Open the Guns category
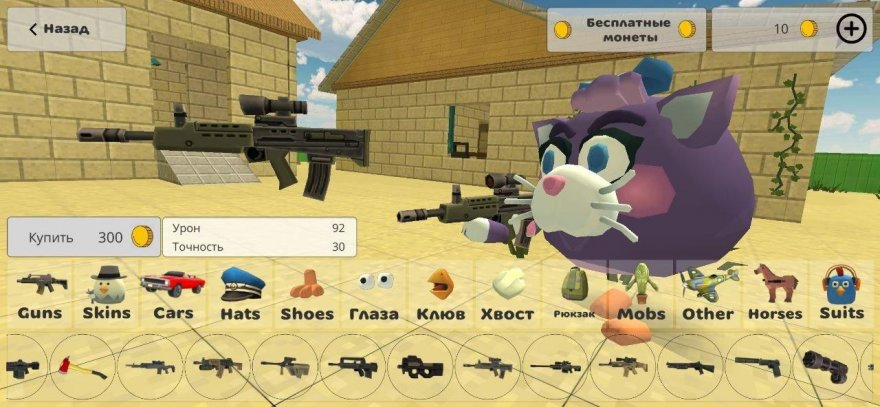Image resolution: width=880 pixels, height=407 pixels. click(40, 294)
